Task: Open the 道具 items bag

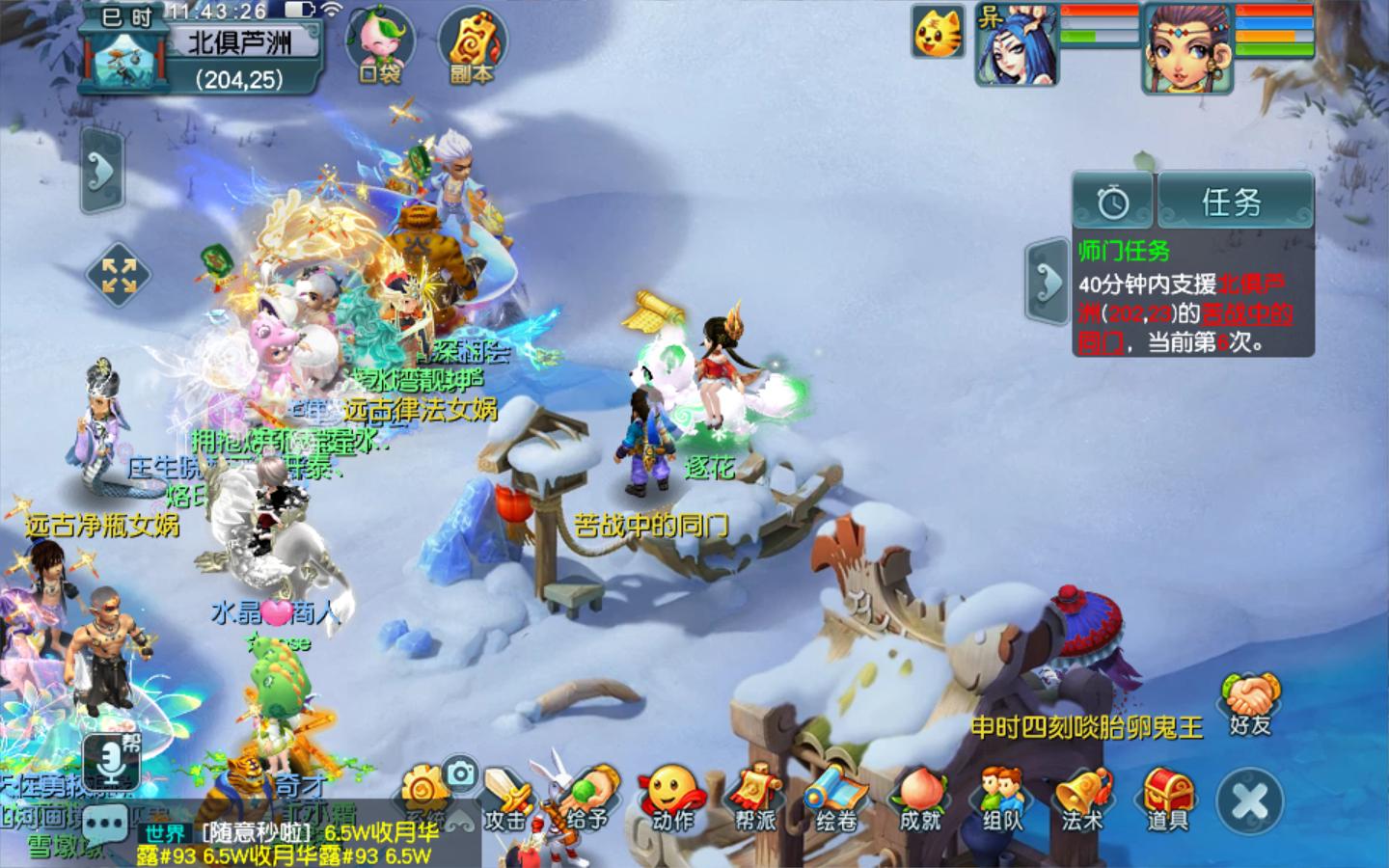Action: 1167,800
